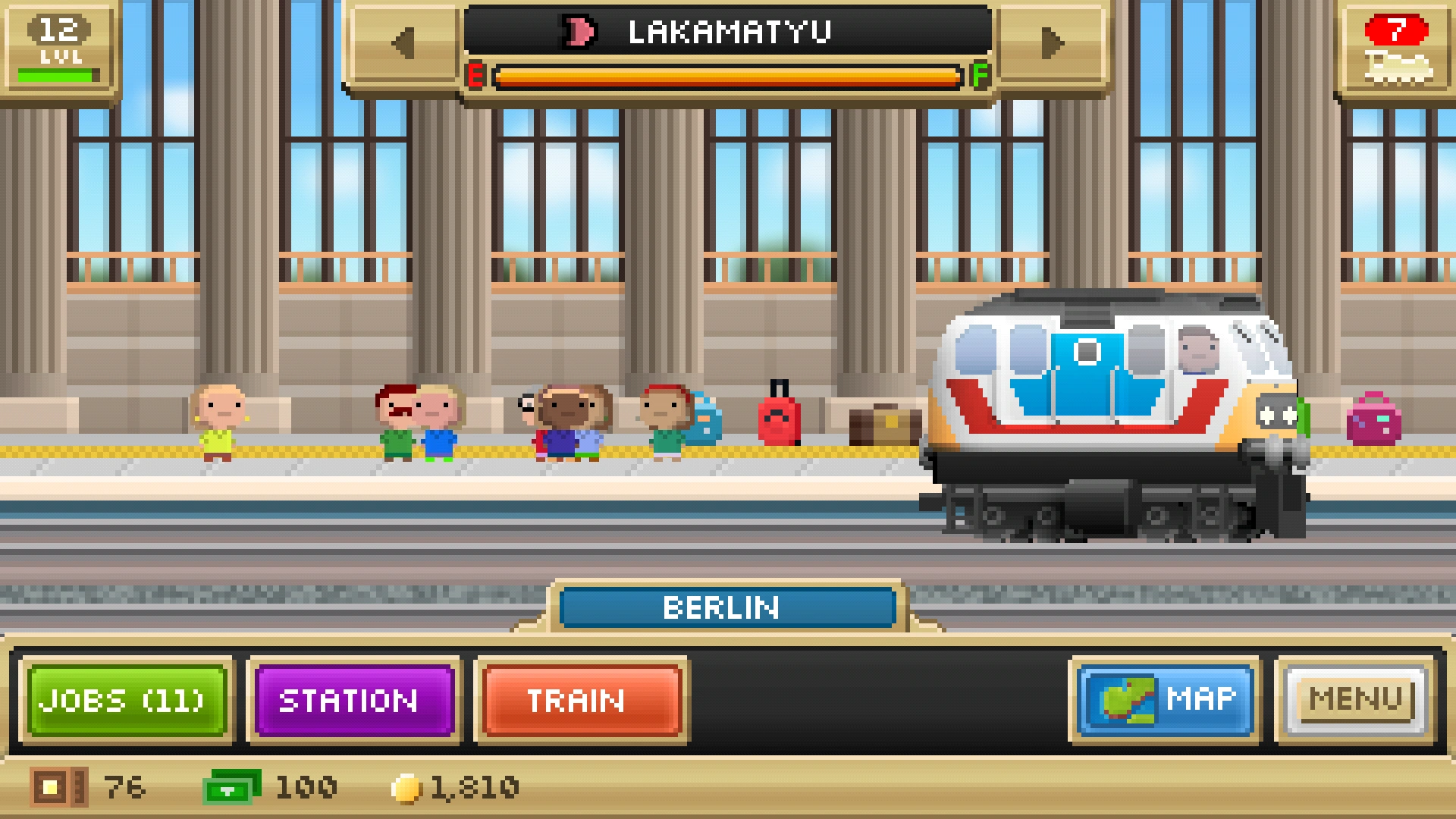Check the green experience progress bar
Screen dimensions: 1456x819
click(59, 72)
